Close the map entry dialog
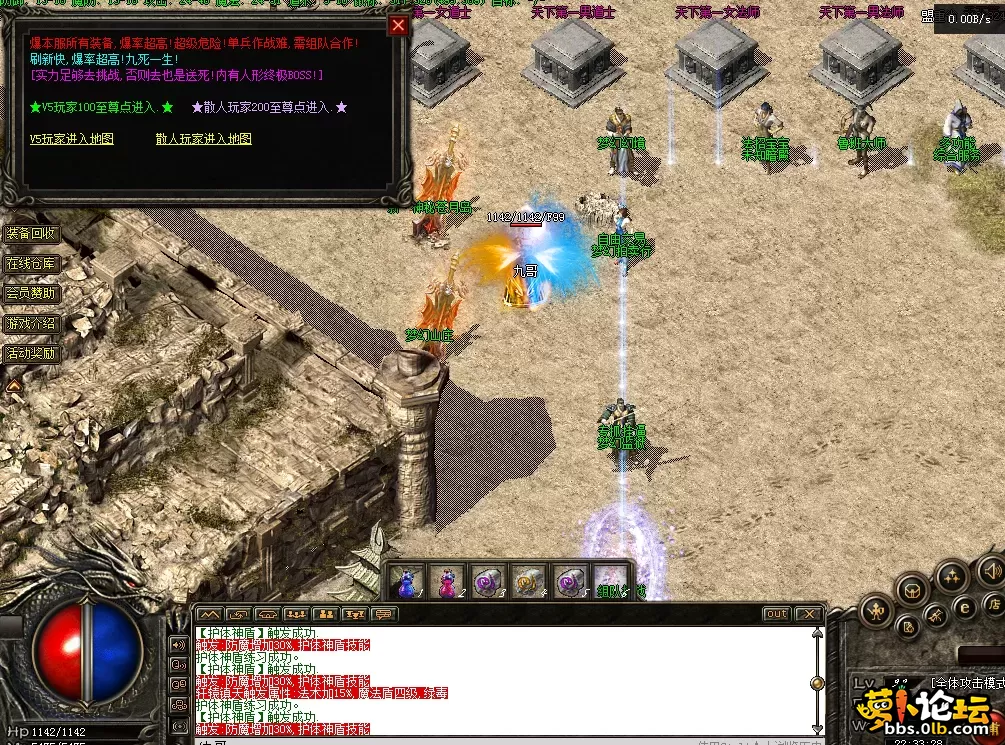Viewport: 1005px width, 745px height. pyautogui.click(x=398, y=26)
